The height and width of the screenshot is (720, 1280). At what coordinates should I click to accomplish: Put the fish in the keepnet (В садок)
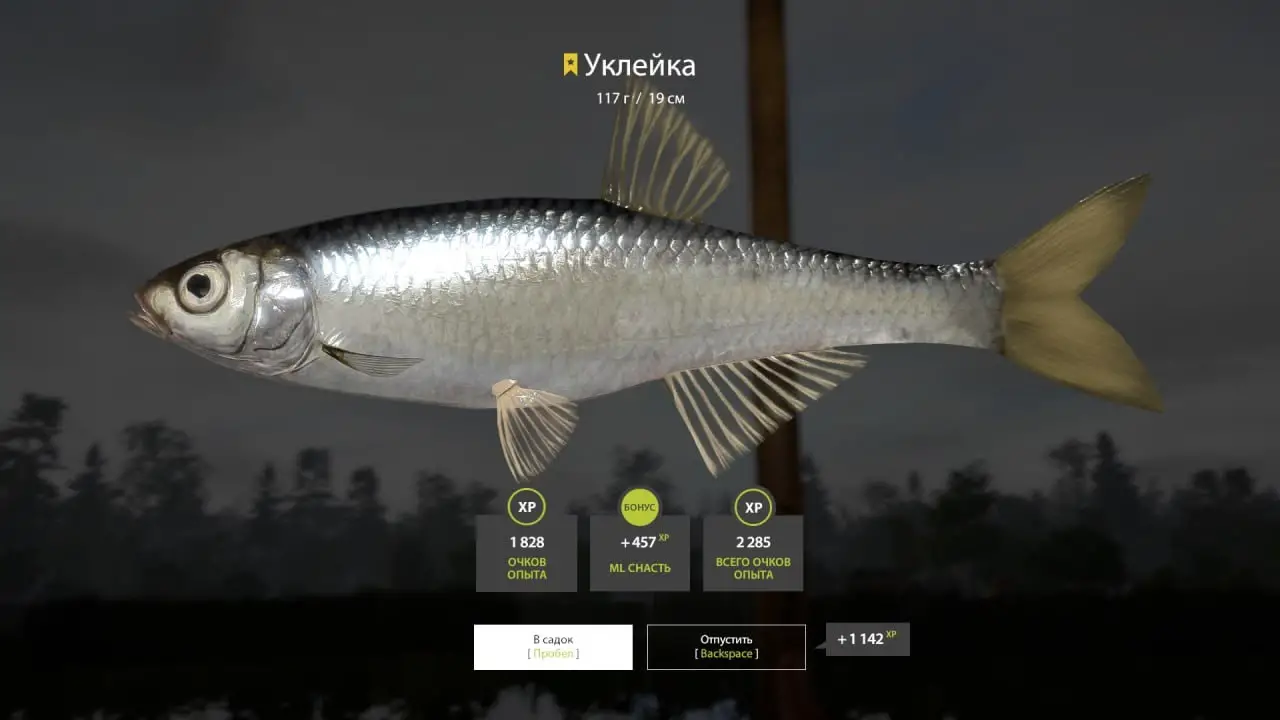[553, 647]
